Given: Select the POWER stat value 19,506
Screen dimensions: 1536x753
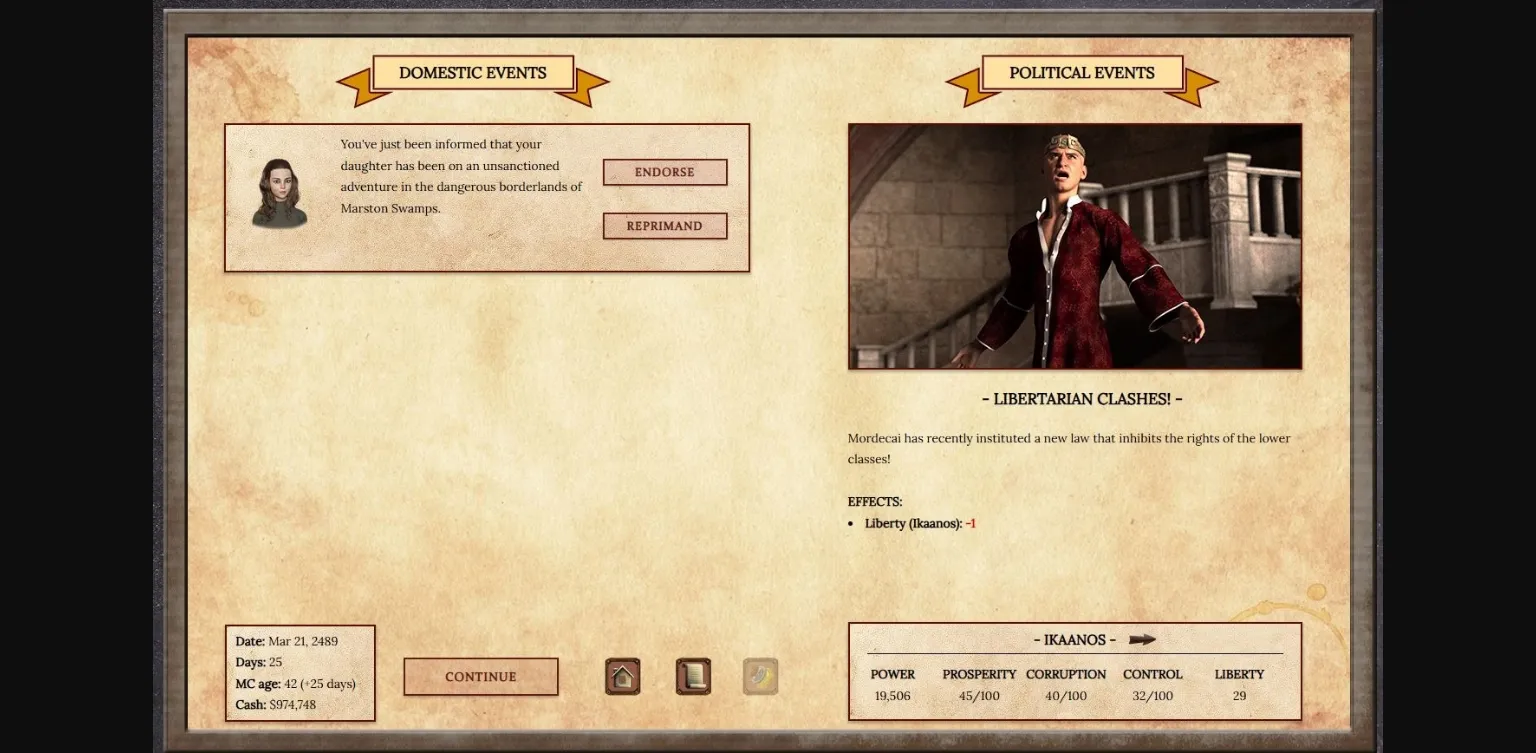Looking at the screenshot, I should 891,695.
